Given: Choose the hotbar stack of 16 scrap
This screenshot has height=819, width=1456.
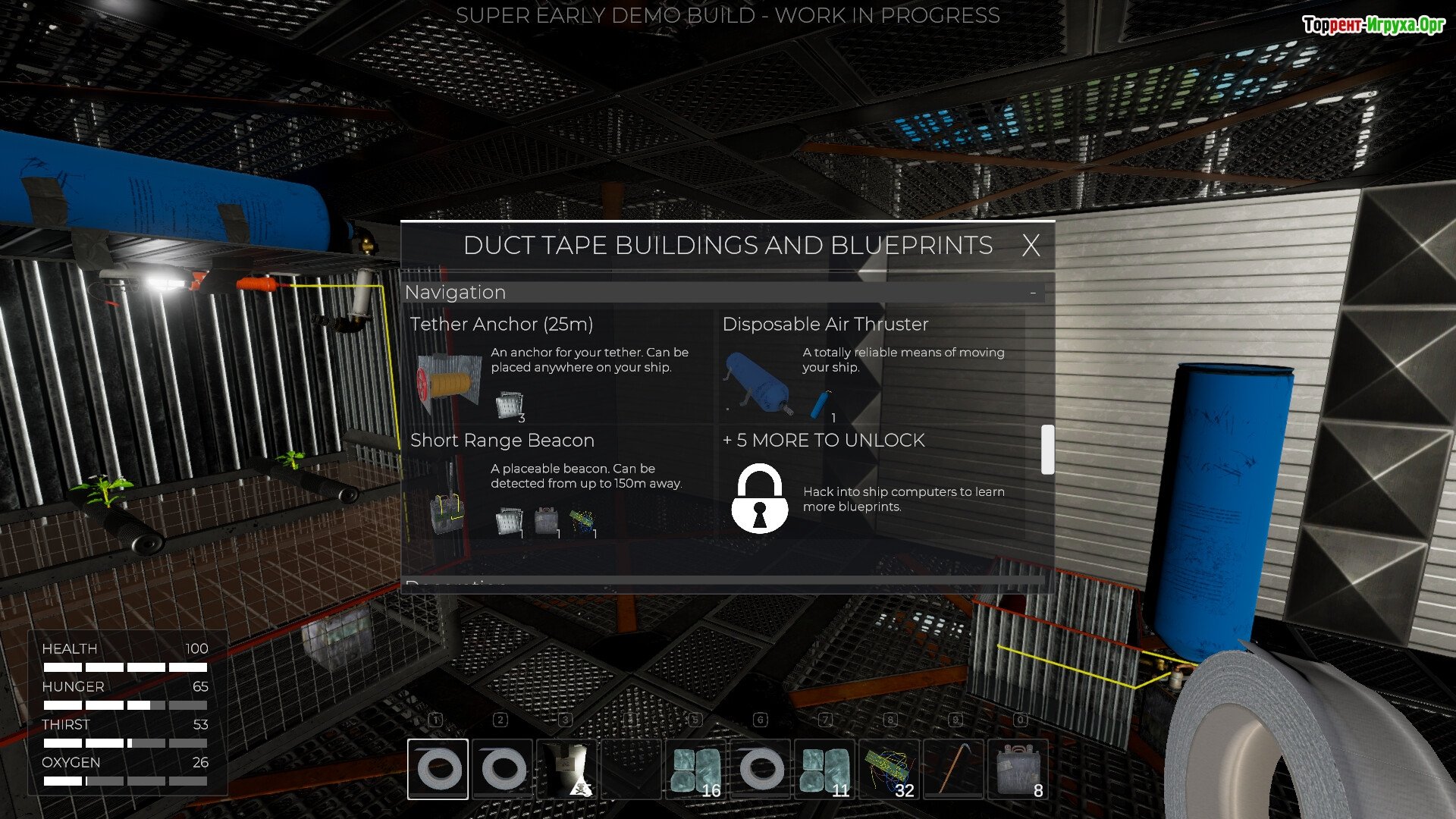Looking at the screenshot, I should 696,769.
